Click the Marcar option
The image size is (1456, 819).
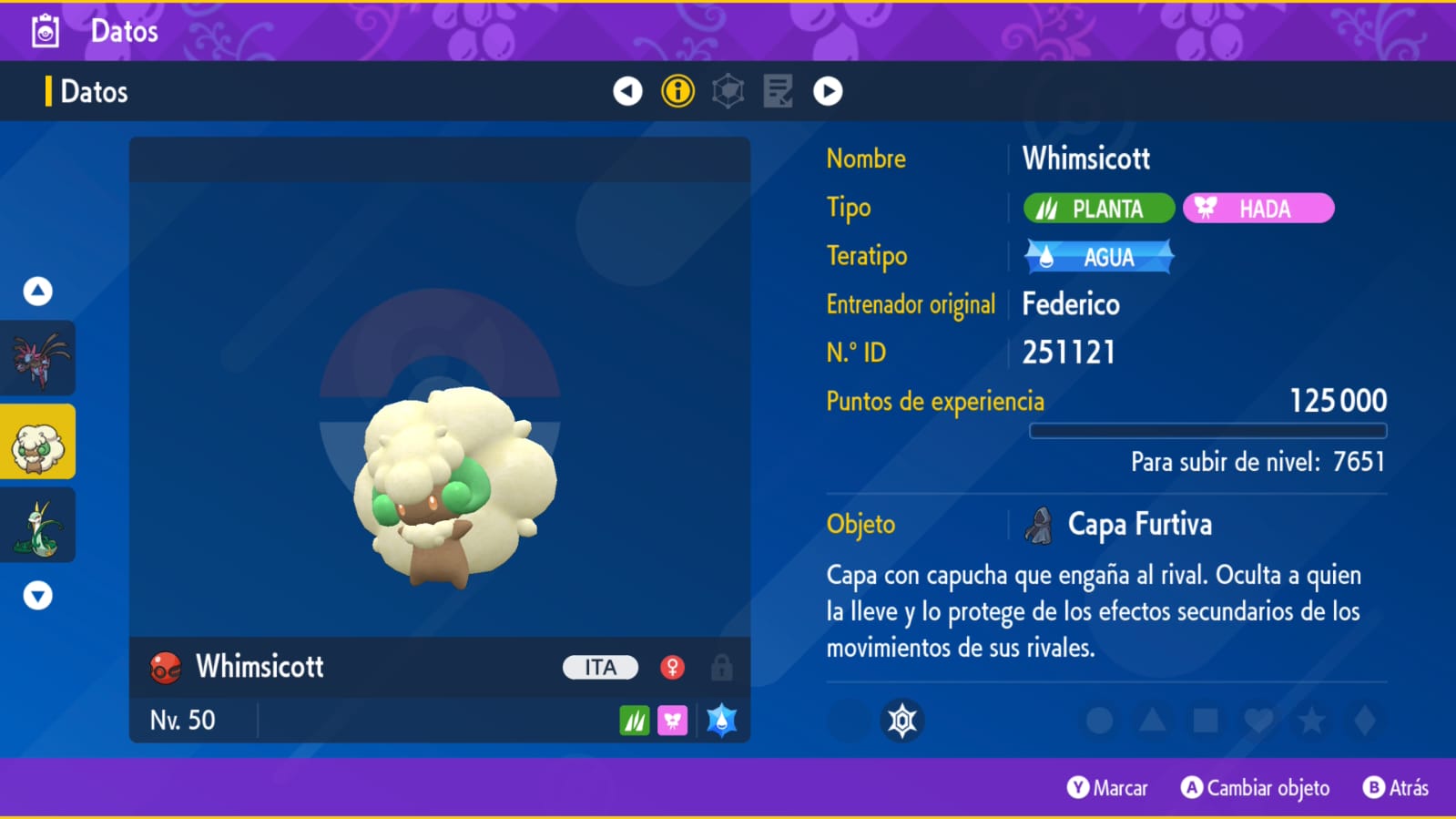pyautogui.click(x=1107, y=788)
